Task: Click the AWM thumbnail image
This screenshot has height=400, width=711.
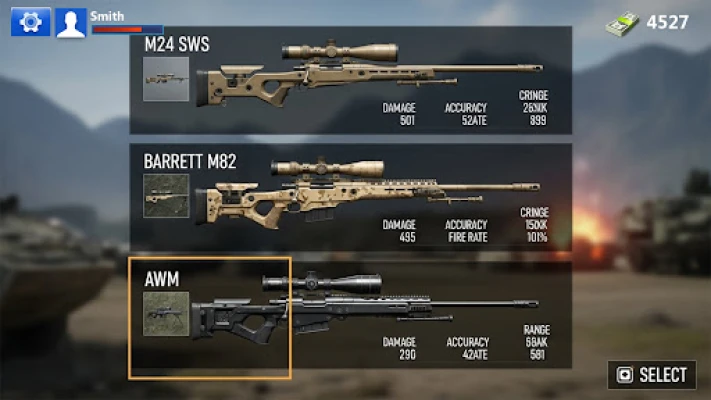Action: pyautogui.click(x=166, y=314)
